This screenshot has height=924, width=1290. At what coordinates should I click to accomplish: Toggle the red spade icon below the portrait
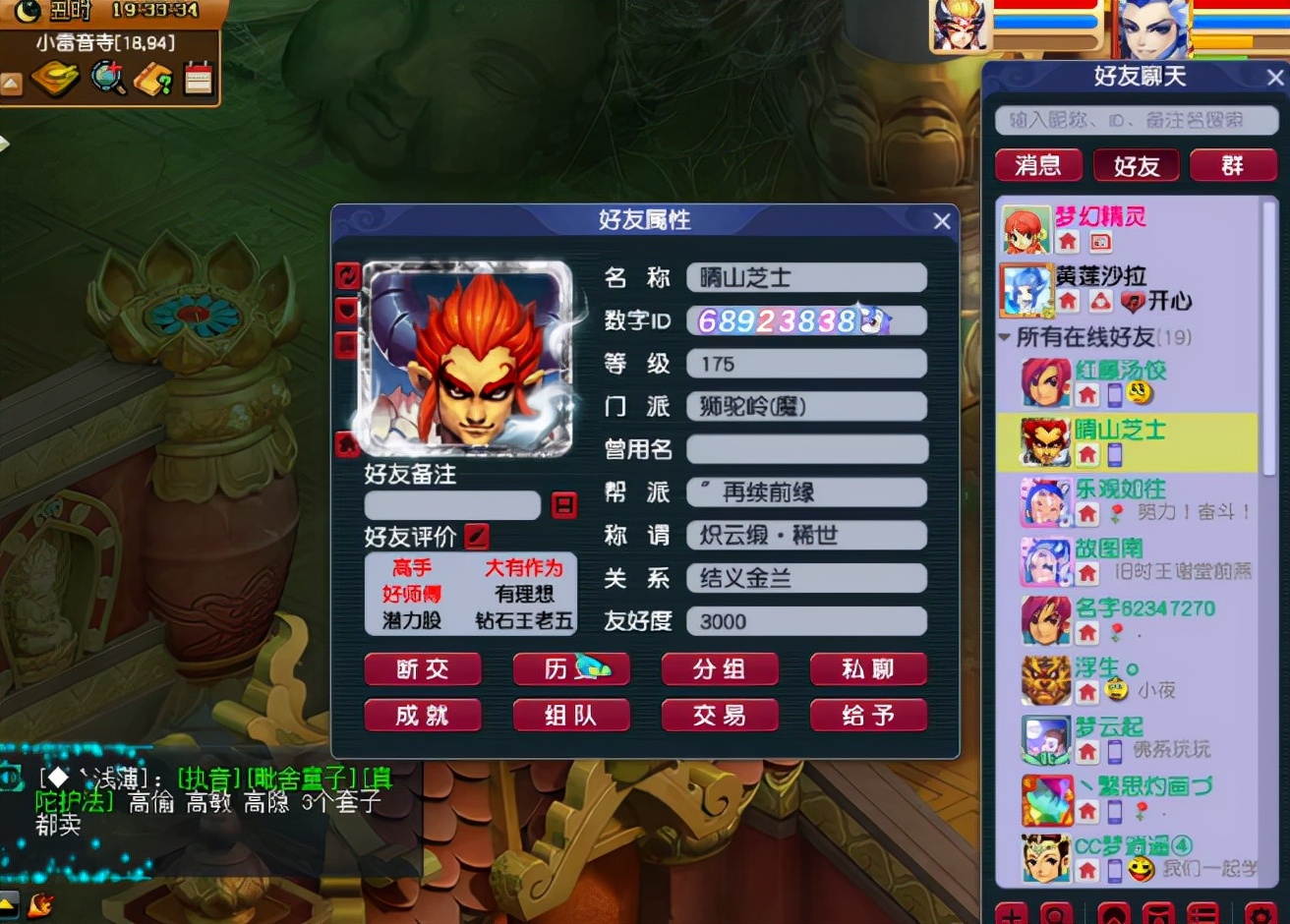345,443
